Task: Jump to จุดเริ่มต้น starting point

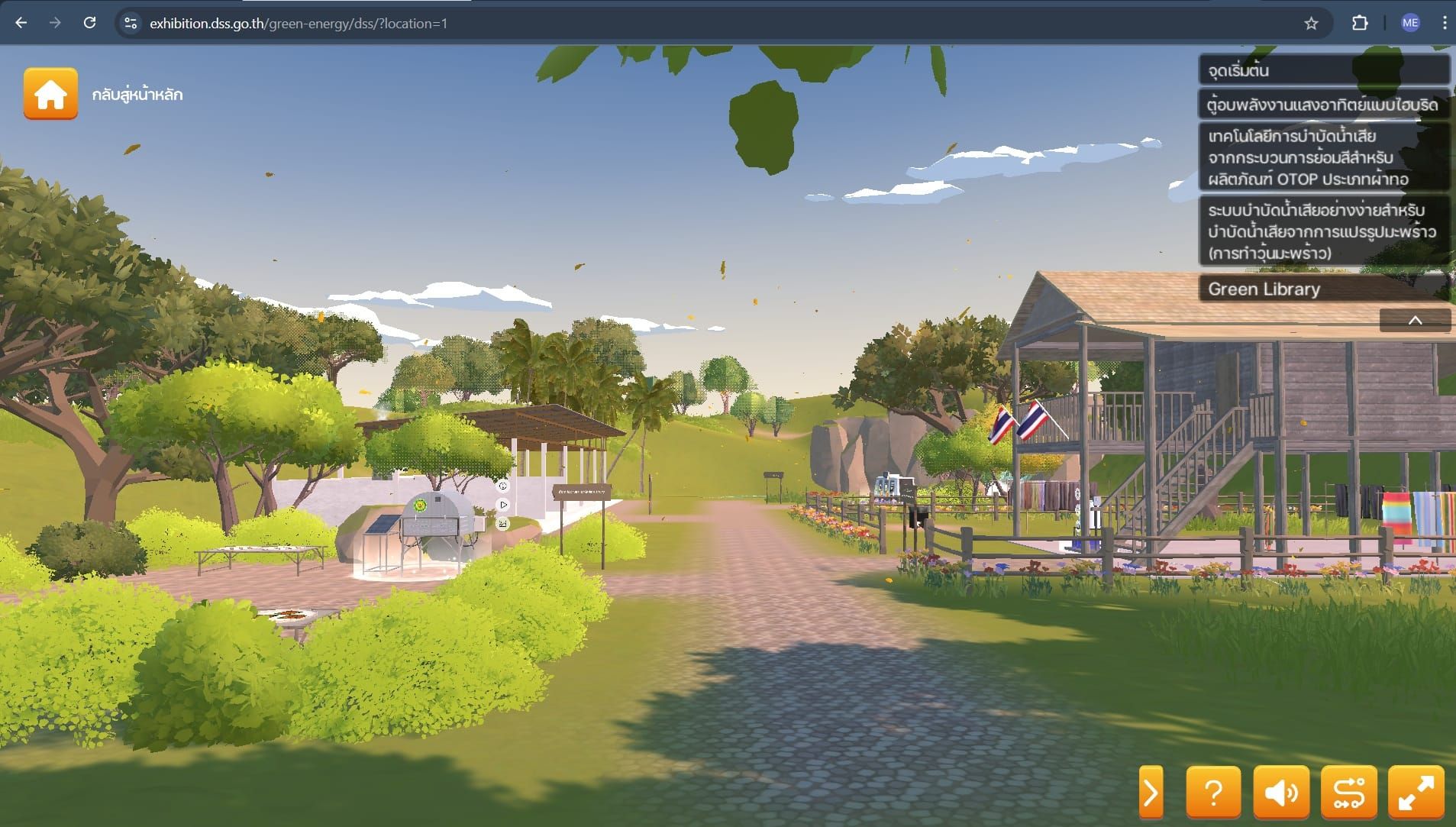Action: (1323, 70)
